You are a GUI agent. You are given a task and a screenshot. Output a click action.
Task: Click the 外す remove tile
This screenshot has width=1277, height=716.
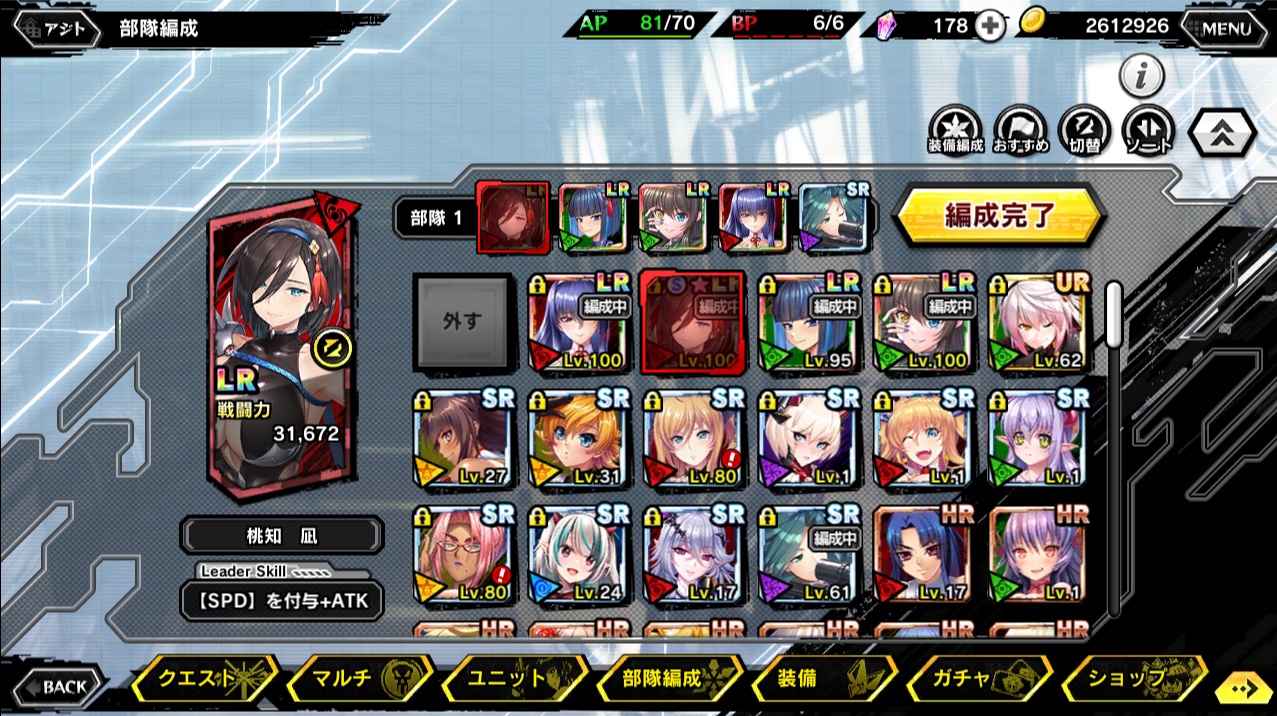[x=462, y=322]
